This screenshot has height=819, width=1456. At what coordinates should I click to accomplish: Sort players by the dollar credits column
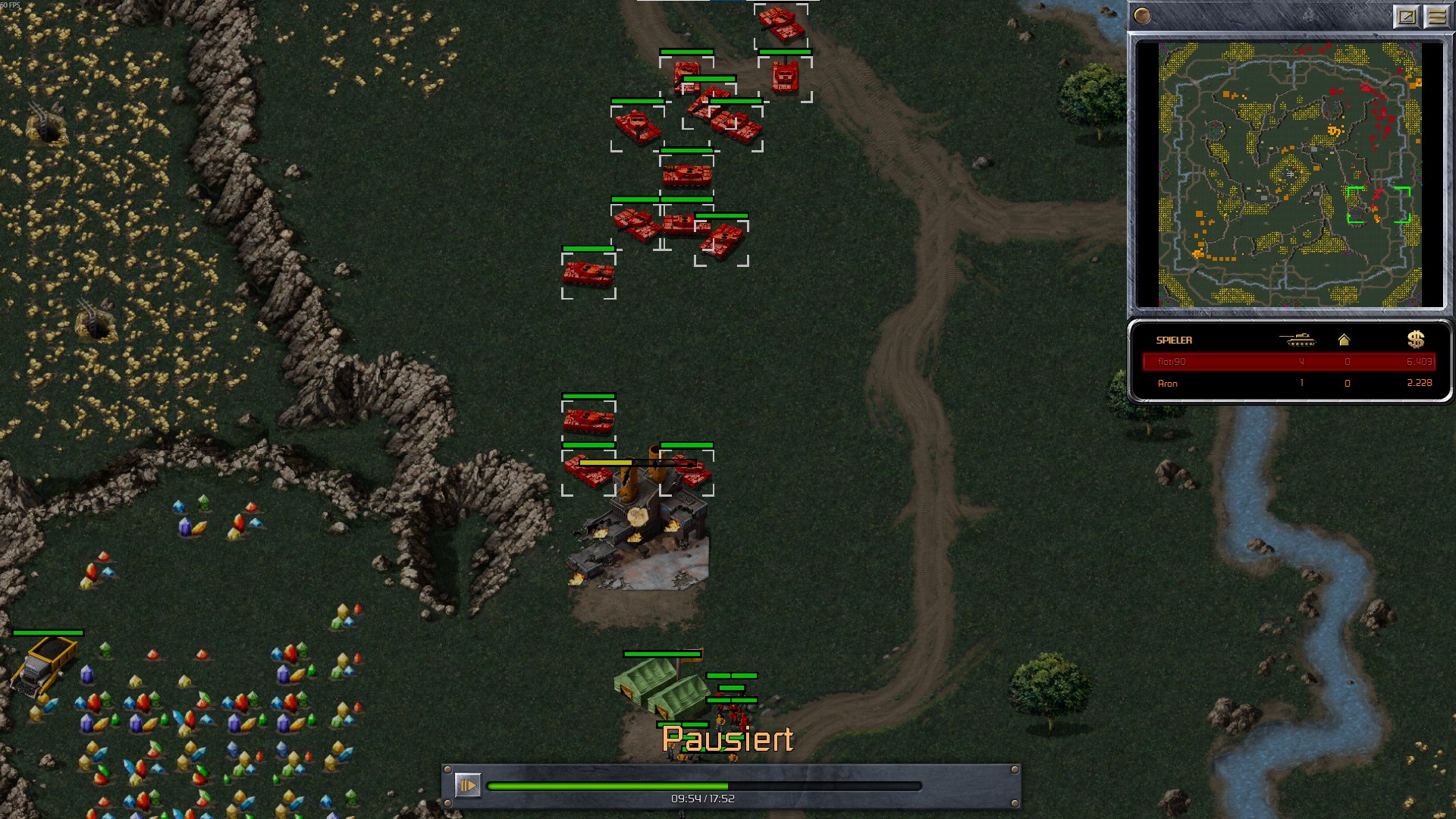1415,340
